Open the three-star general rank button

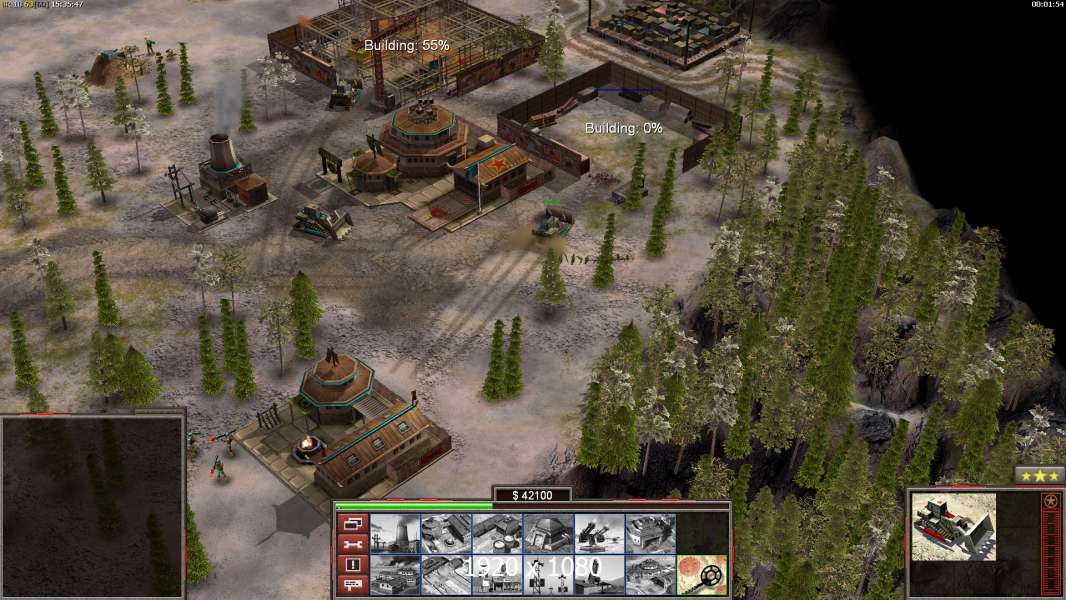coord(1039,475)
